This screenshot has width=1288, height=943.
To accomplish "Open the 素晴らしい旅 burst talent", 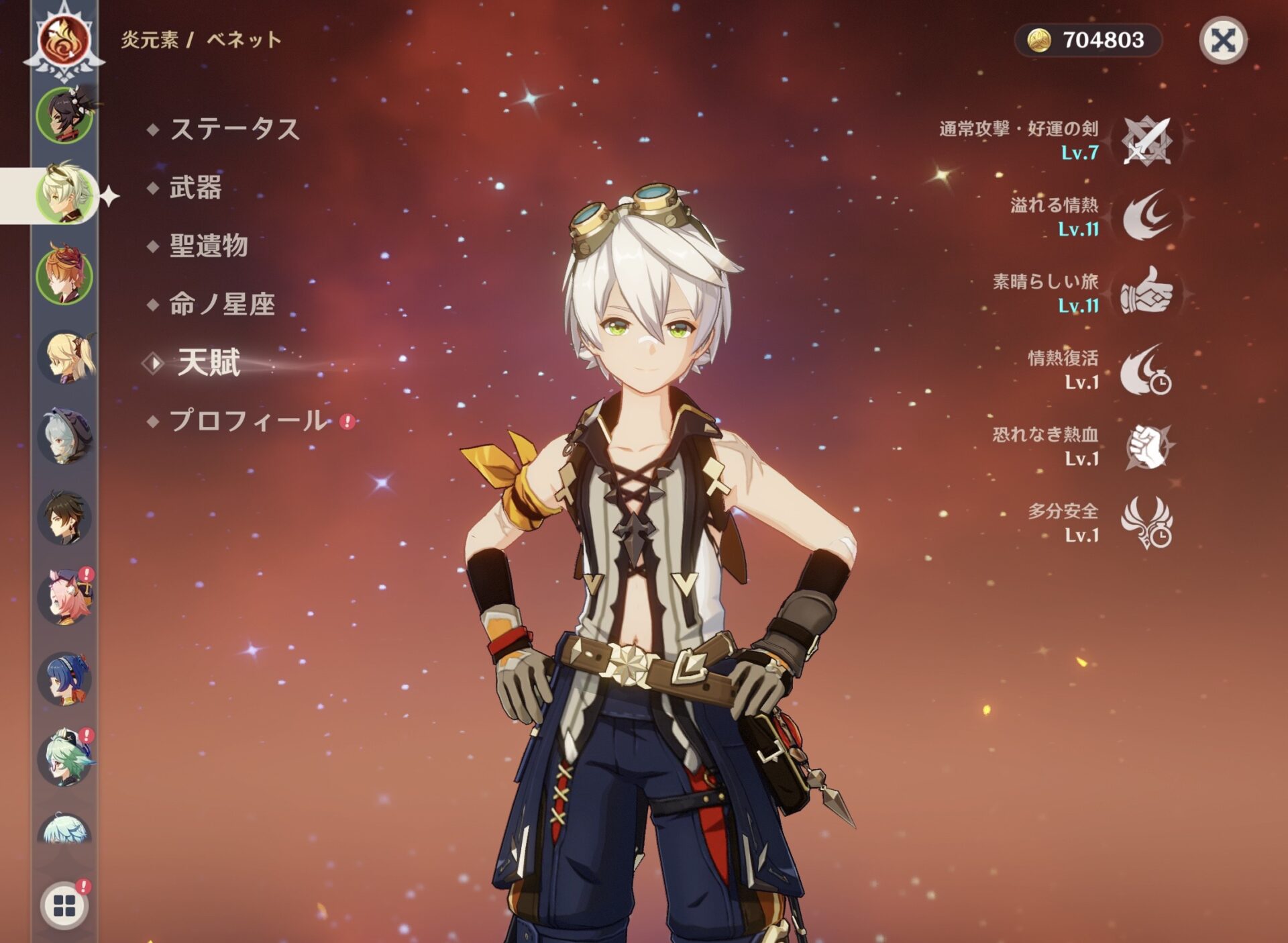I will [x=1147, y=293].
